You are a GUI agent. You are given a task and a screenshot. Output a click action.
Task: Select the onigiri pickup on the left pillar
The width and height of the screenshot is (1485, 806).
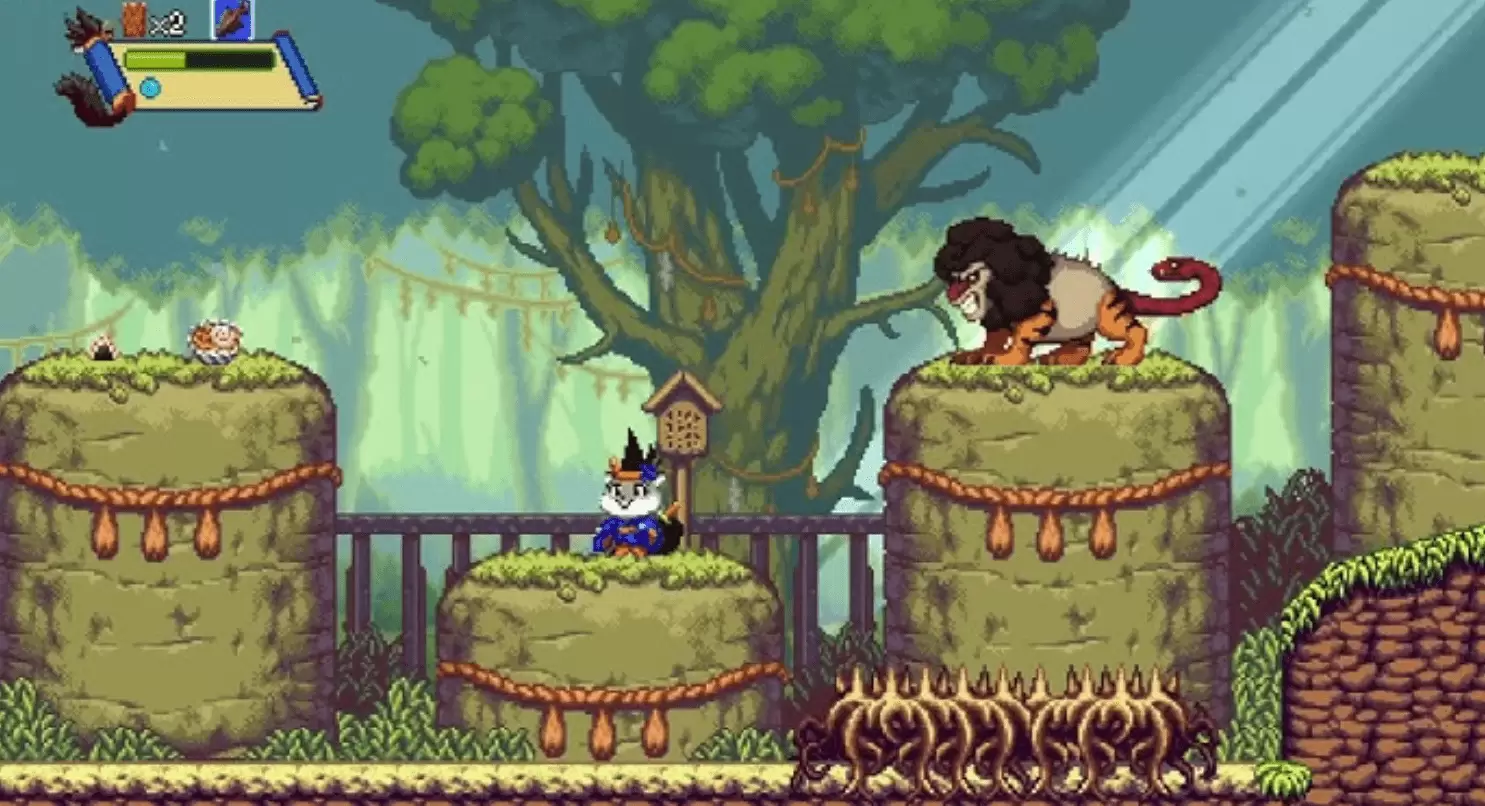click(x=104, y=345)
